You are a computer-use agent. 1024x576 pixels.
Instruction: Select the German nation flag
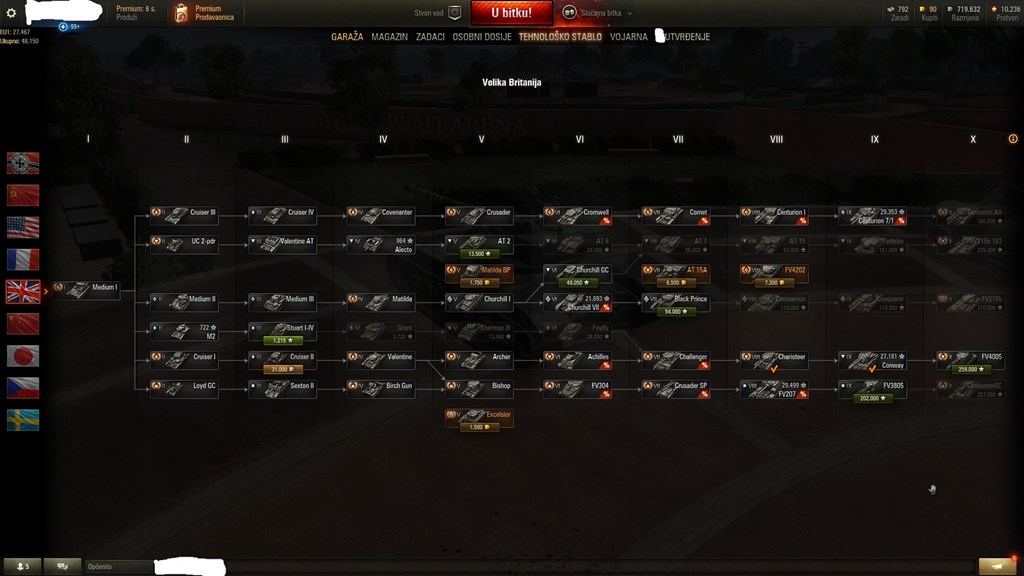(23, 163)
